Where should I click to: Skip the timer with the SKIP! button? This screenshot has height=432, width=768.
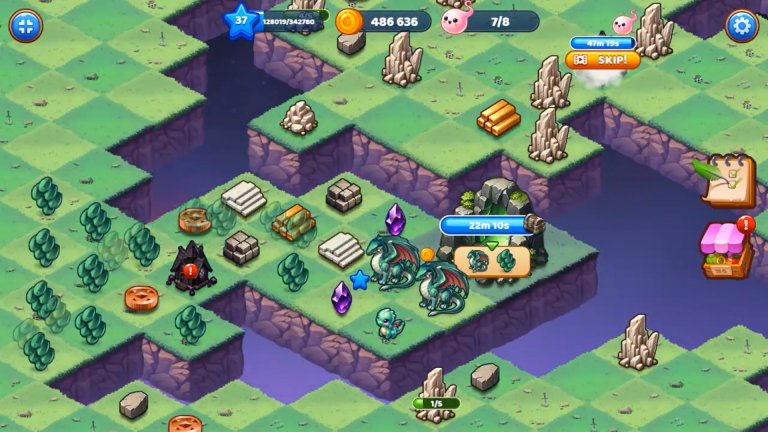pos(603,60)
